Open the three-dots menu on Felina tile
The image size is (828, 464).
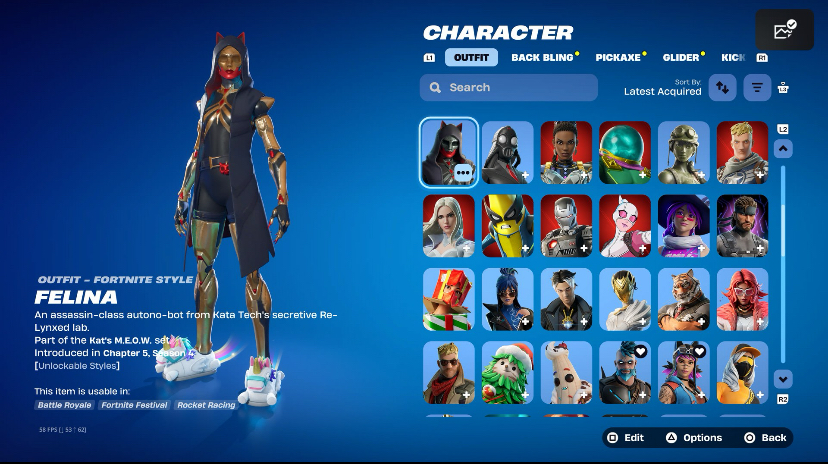coord(463,173)
